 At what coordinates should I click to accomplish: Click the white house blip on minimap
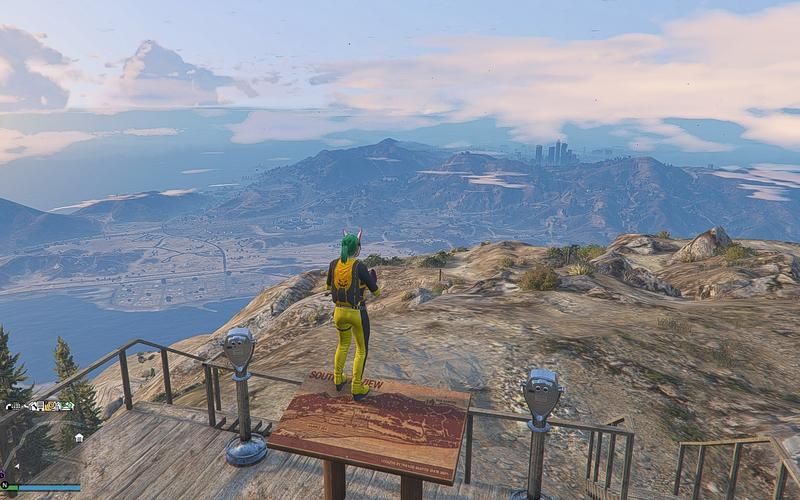point(79,438)
